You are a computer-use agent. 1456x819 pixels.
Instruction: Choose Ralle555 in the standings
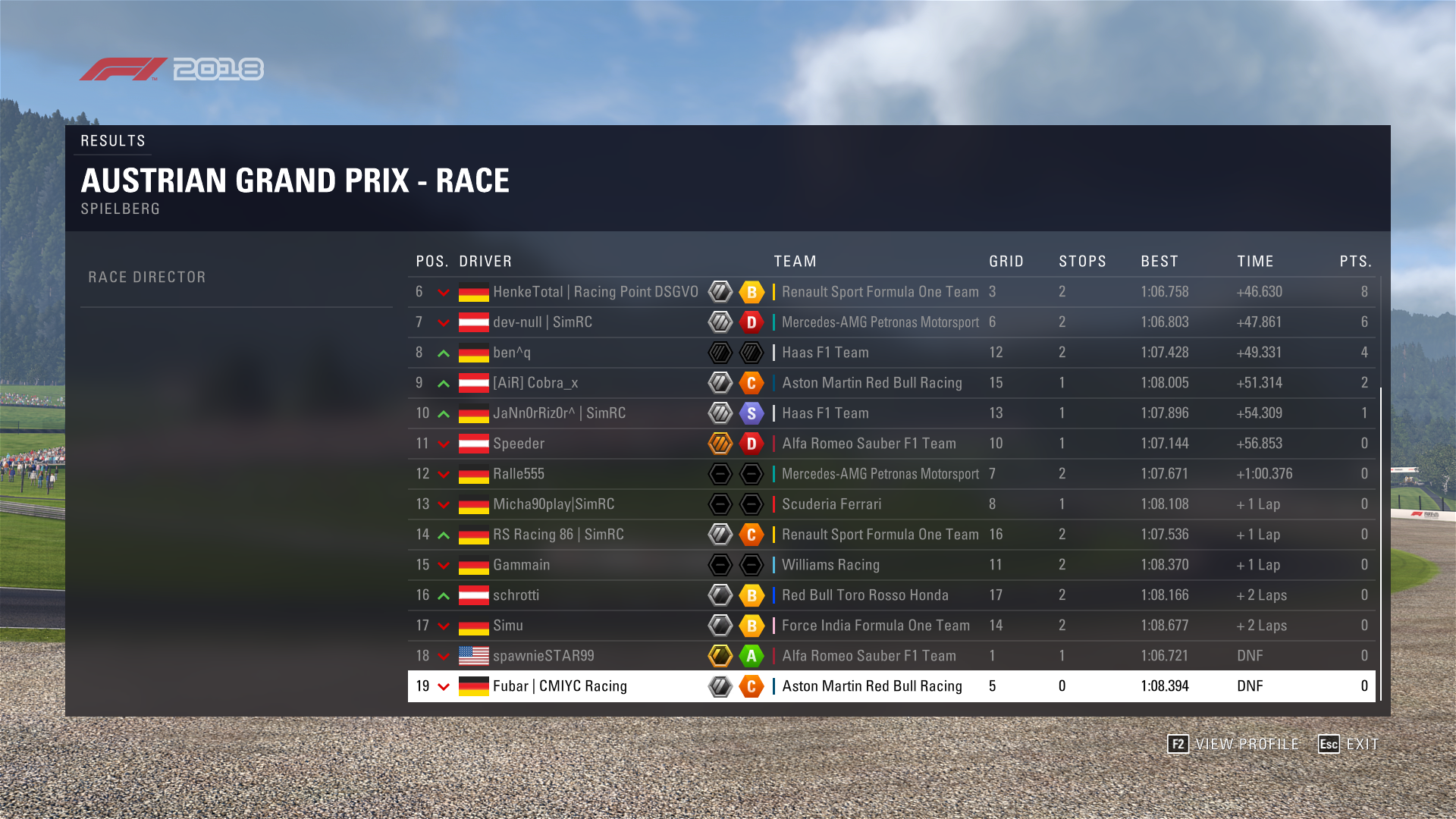click(x=519, y=474)
